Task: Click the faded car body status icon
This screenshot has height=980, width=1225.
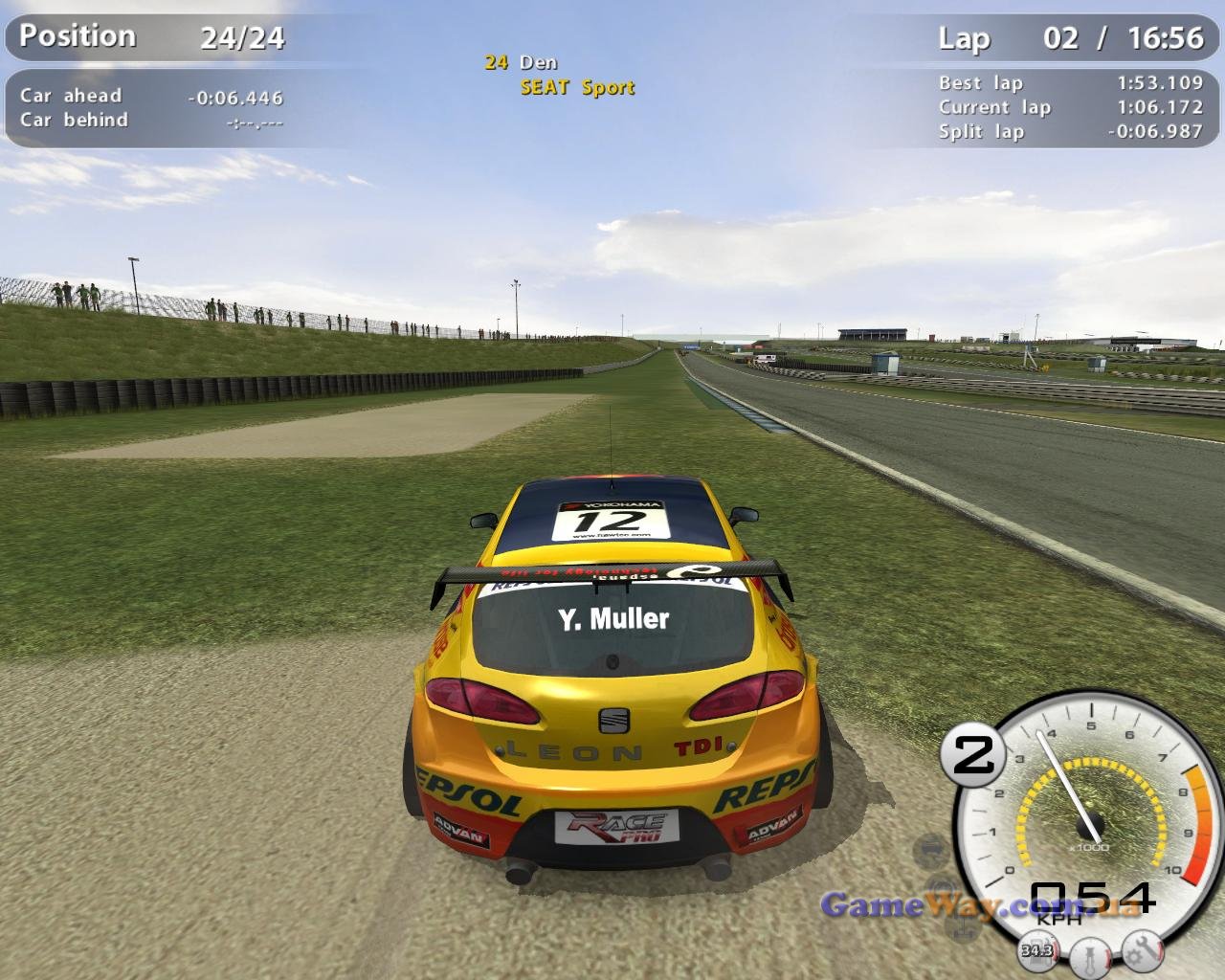Action: [x=930, y=848]
